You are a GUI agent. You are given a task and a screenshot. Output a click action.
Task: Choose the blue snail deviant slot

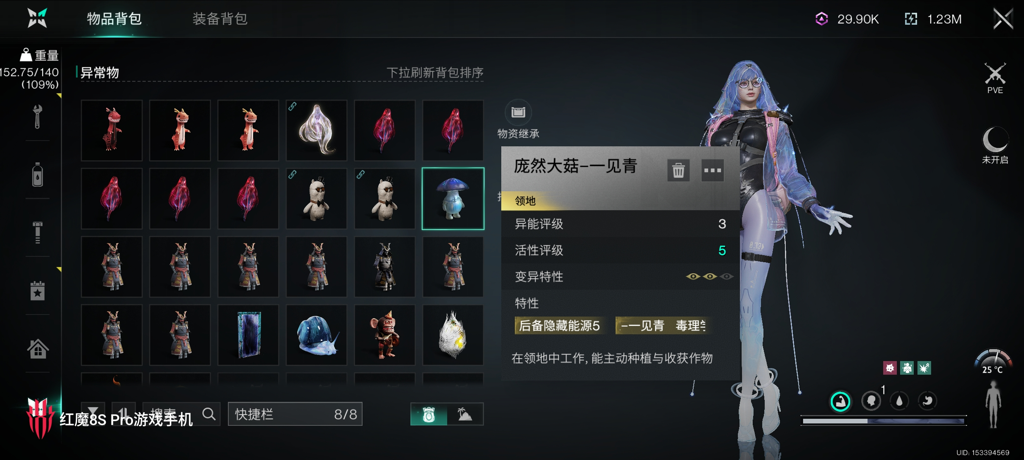click(x=317, y=335)
